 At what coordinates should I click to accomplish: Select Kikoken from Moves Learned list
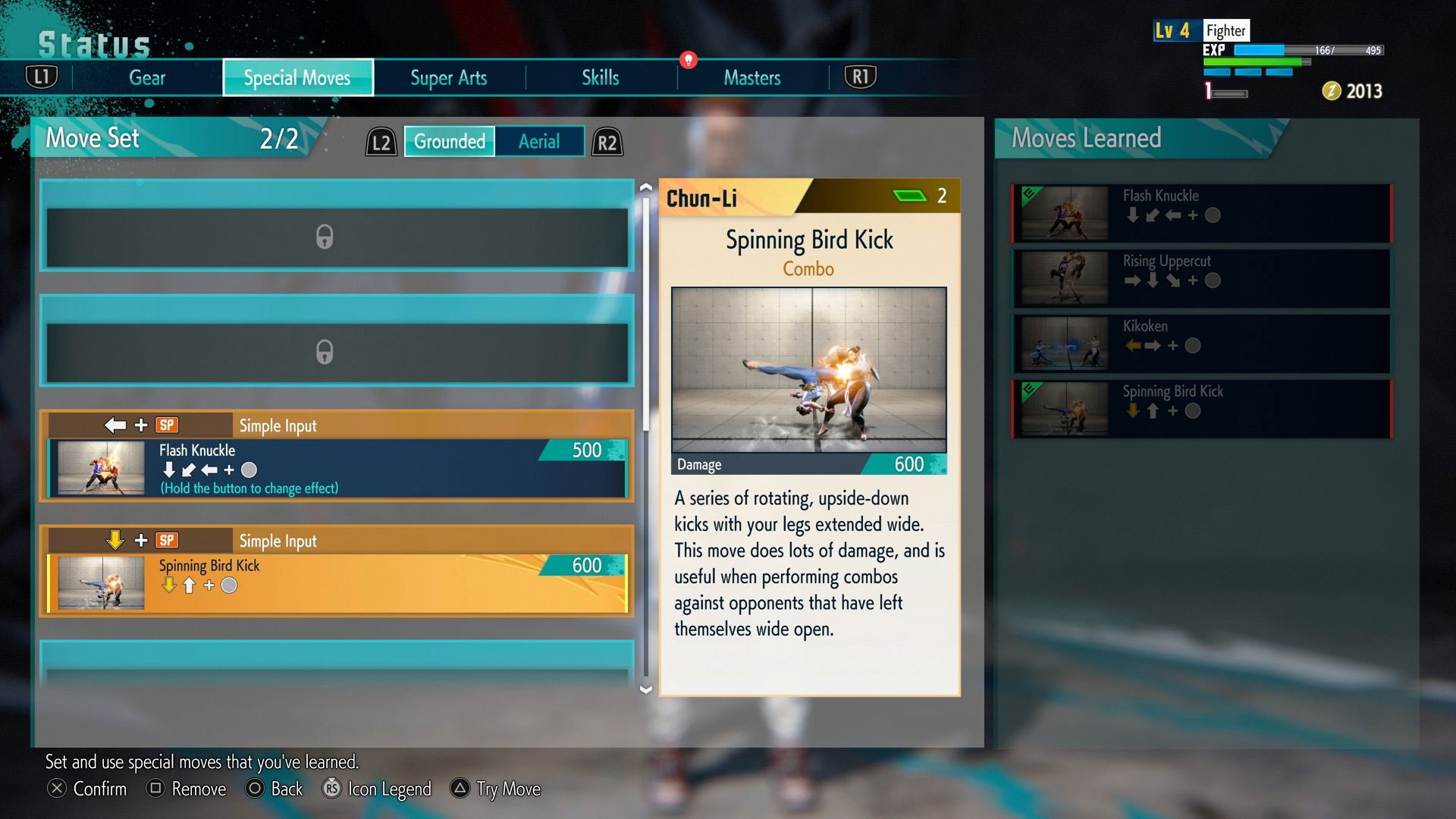click(1202, 344)
